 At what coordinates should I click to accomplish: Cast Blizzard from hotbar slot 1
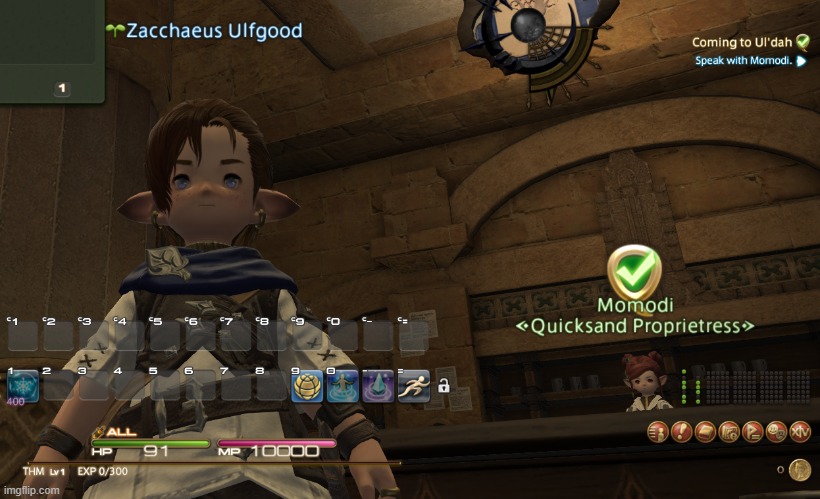click(x=22, y=387)
